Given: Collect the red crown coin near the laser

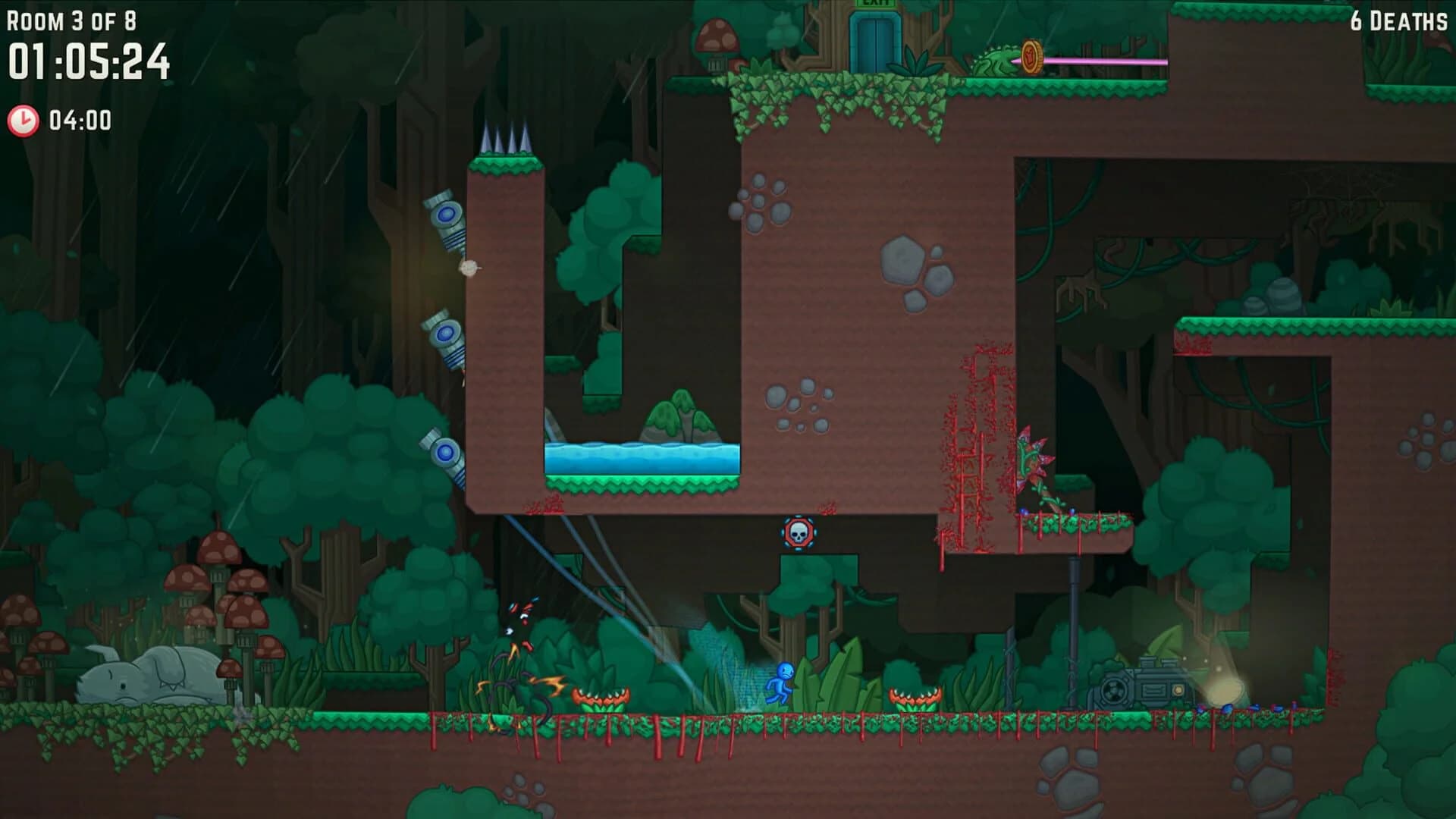Looking at the screenshot, I should (x=1031, y=55).
